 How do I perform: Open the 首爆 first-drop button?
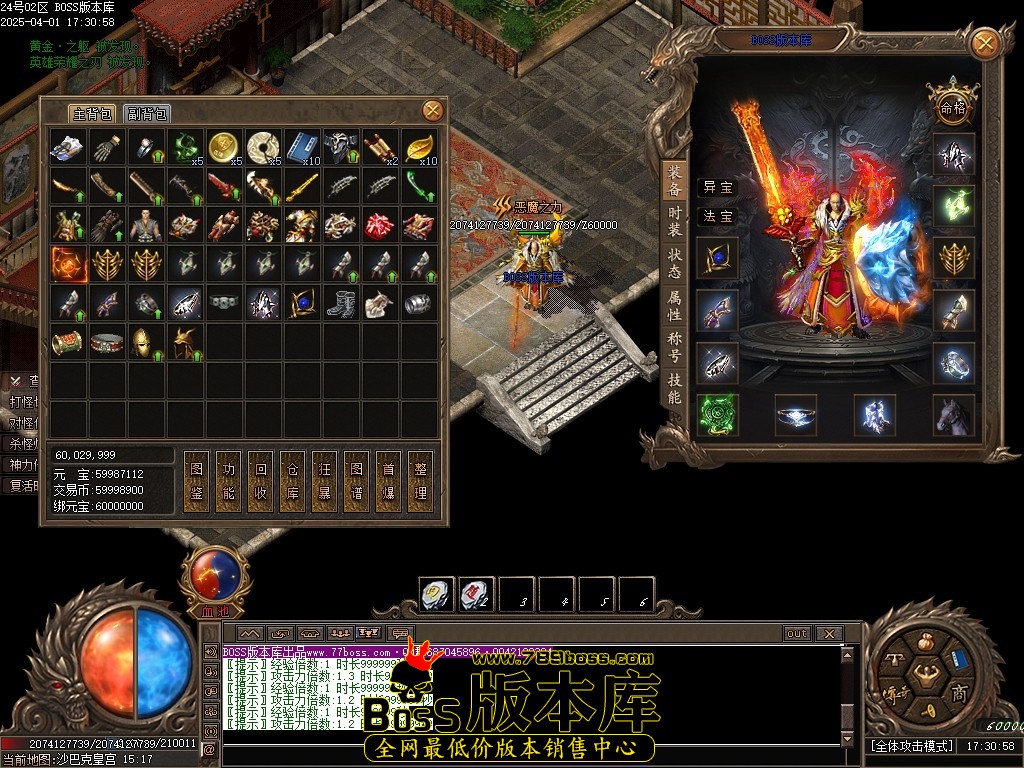click(x=388, y=480)
